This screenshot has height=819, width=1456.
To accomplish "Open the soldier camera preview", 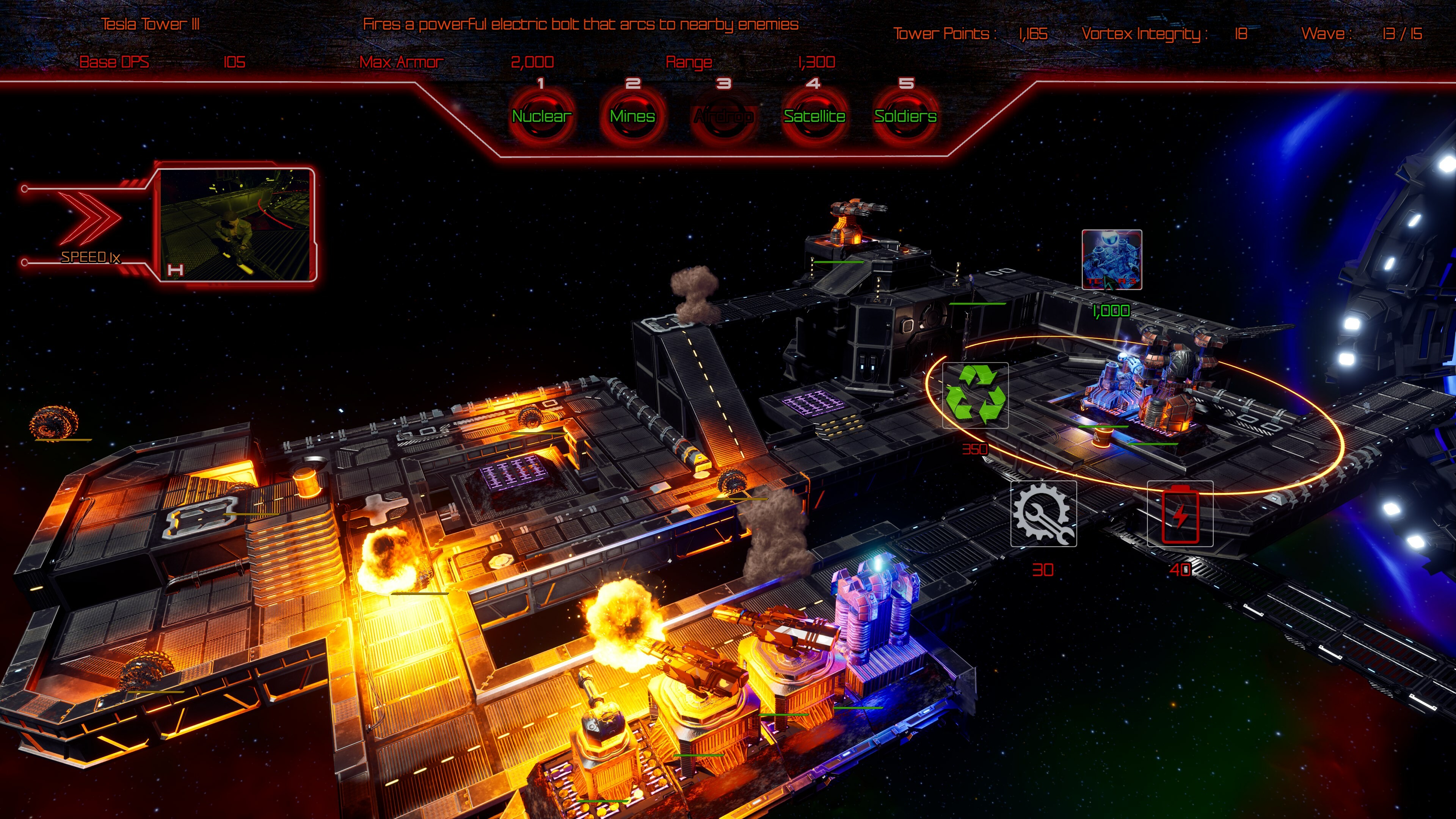I will [x=236, y=224].
